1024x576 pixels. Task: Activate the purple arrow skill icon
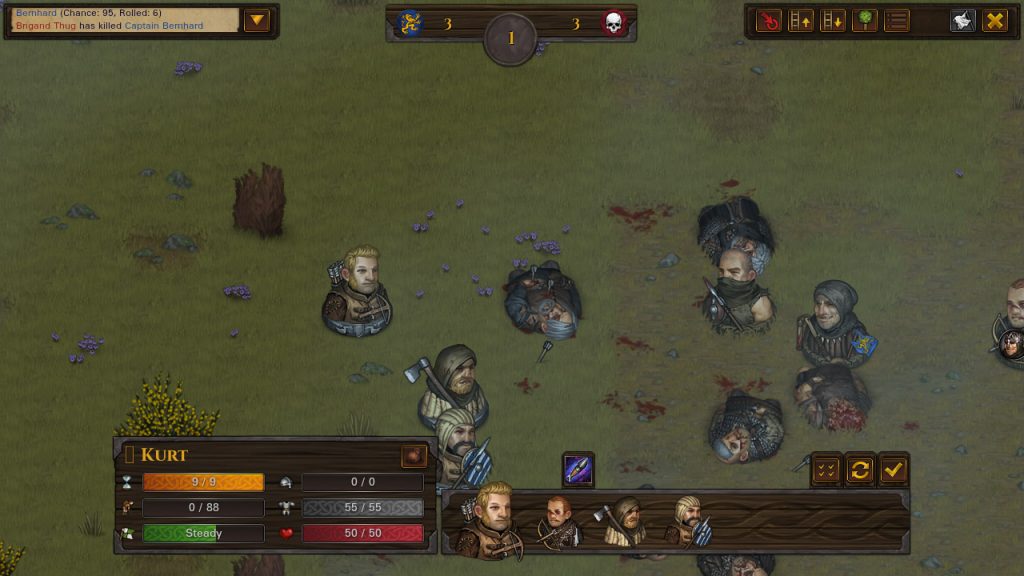coord(578,469)
